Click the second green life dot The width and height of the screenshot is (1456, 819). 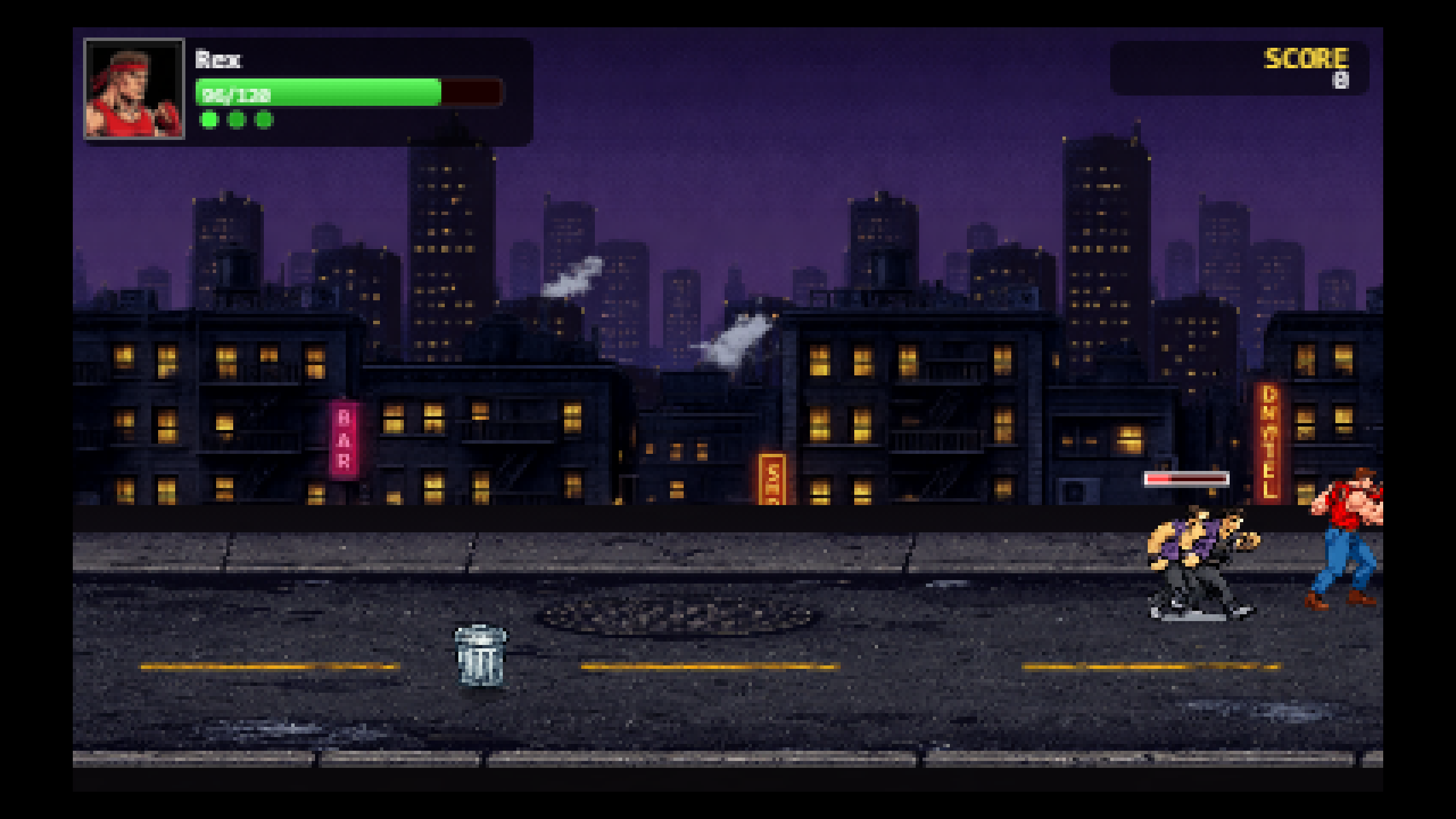coord(237,121)
